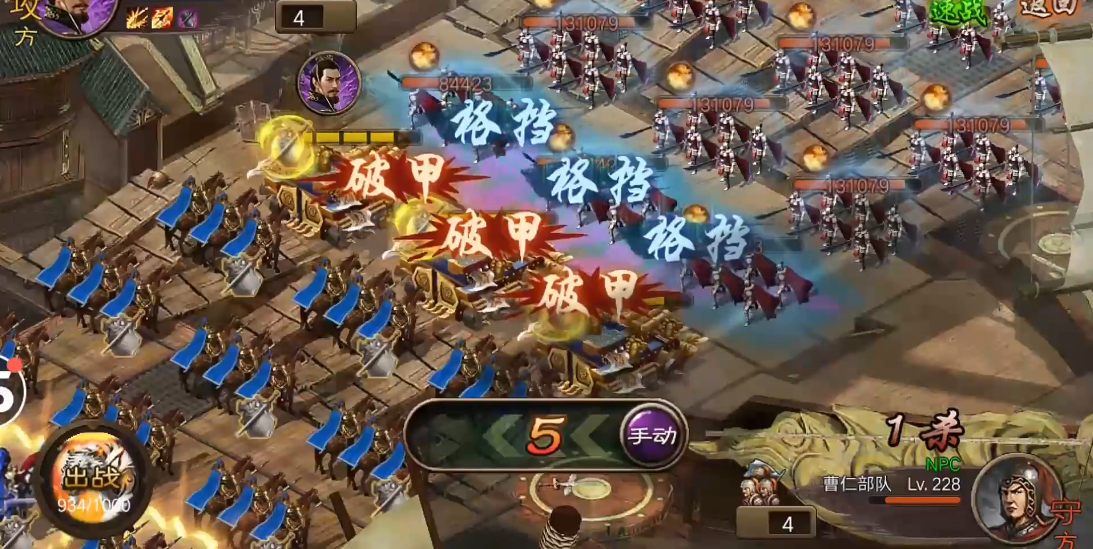This screenshot has width=1093, height=549.
Task: Click the flaming slash skill icon
Action: point(136,17)
